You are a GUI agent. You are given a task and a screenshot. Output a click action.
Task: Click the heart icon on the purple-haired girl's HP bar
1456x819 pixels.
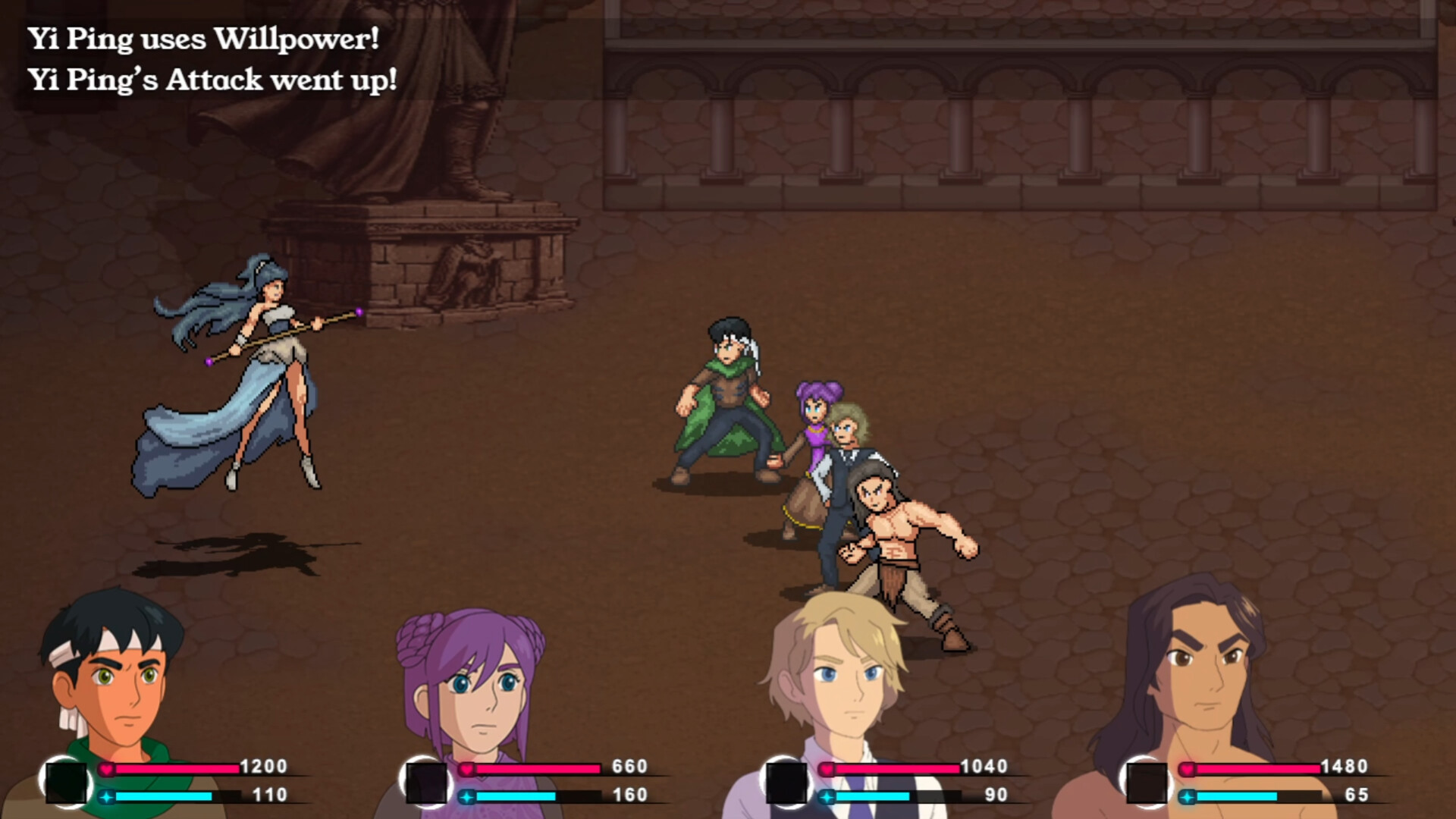coord(468,767)
